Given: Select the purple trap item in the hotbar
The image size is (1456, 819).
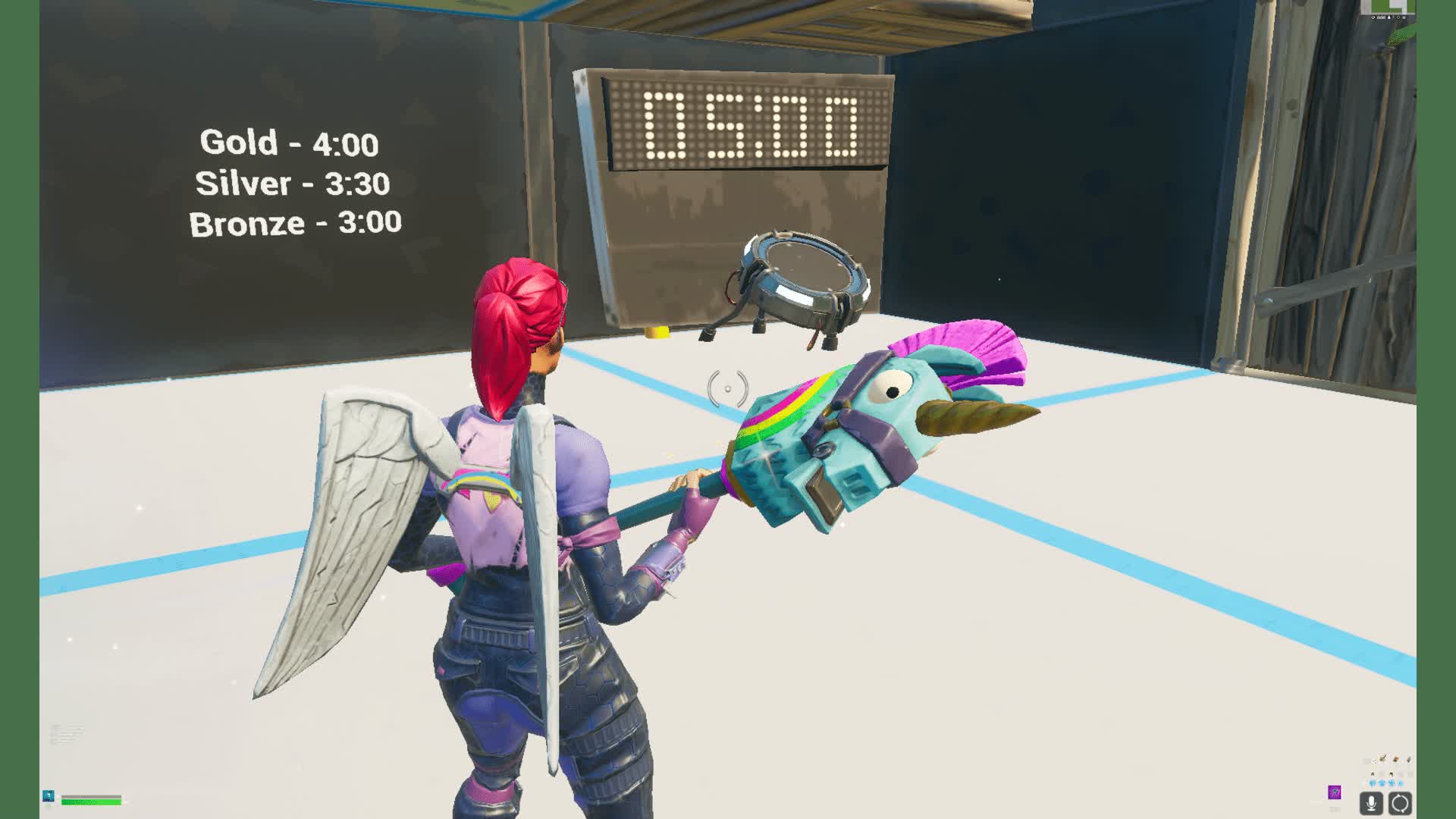Looking at the screenshot, I should click(x=1335, y=793).
